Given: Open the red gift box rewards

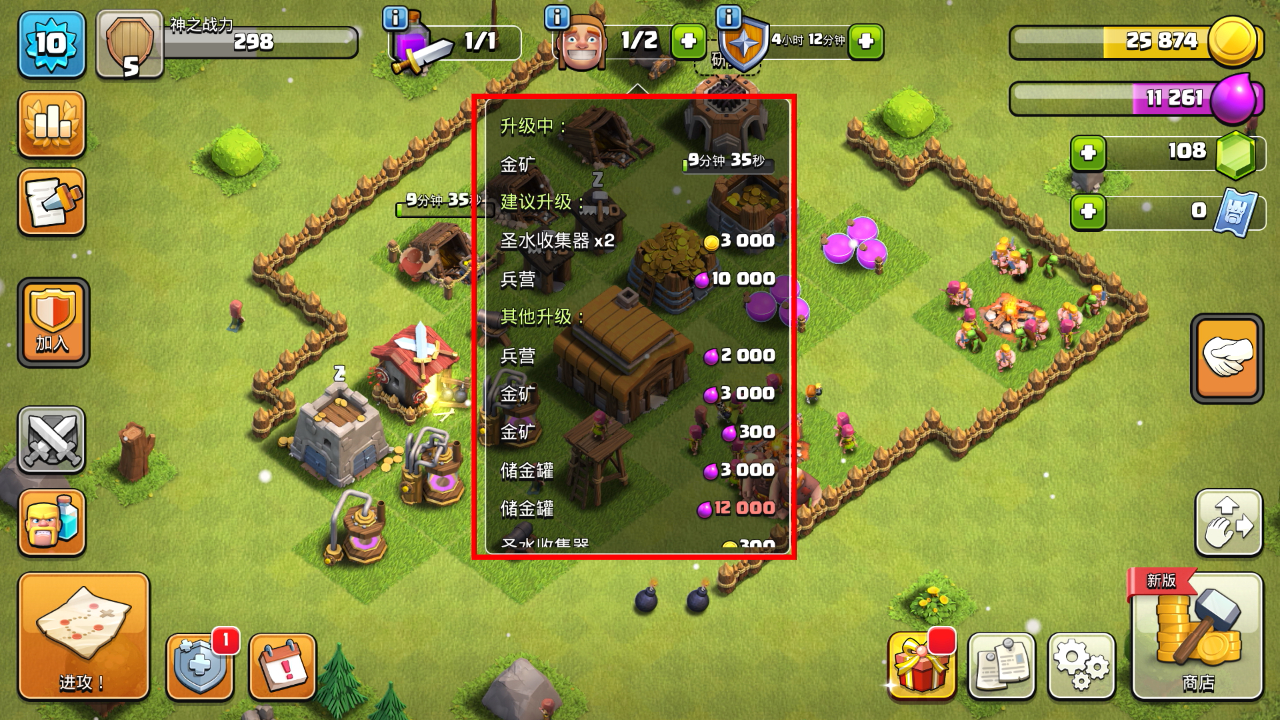Looking at the screenshot, I should tap(921, 665).
